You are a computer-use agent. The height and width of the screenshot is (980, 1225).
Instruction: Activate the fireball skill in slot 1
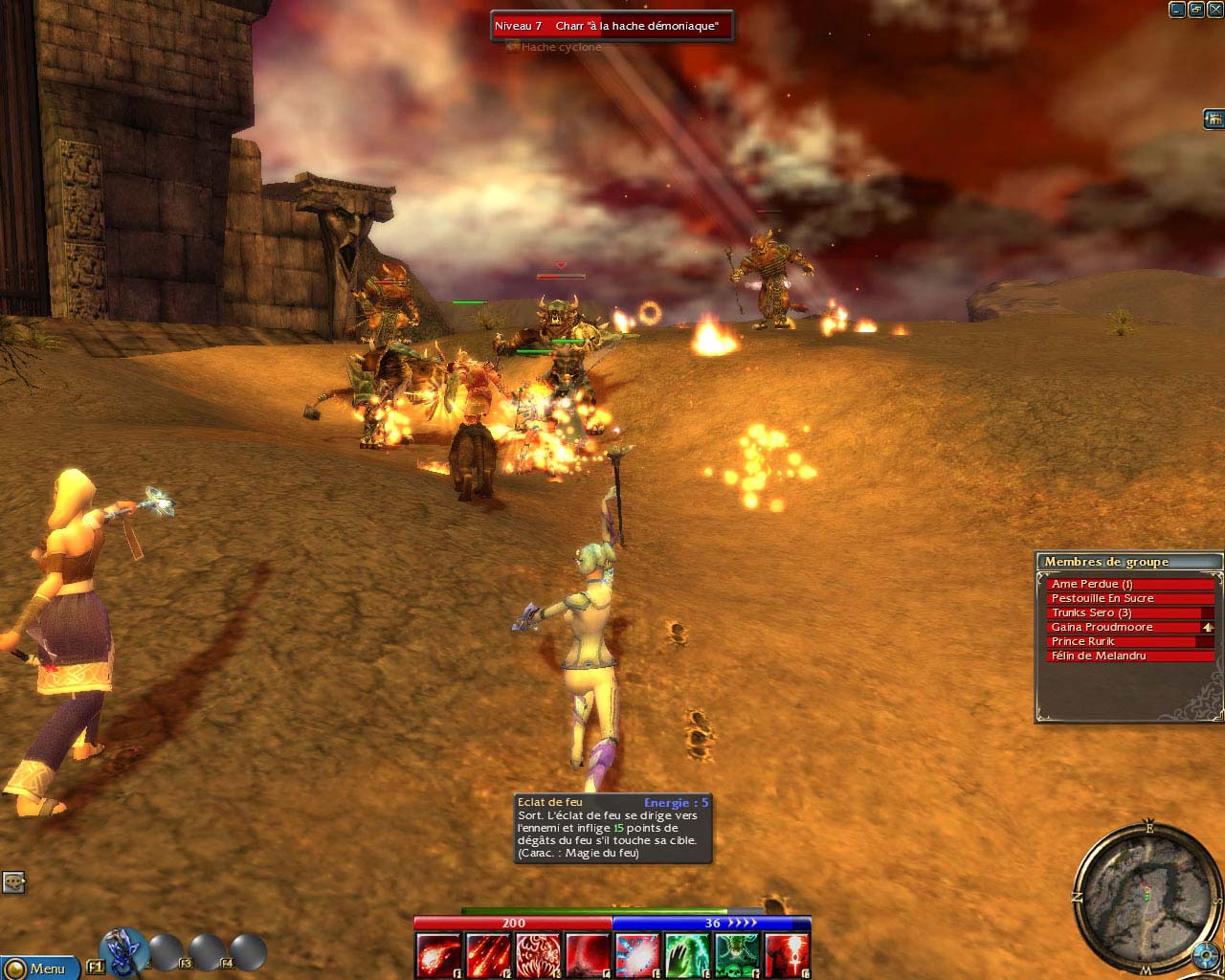[438, 955]
